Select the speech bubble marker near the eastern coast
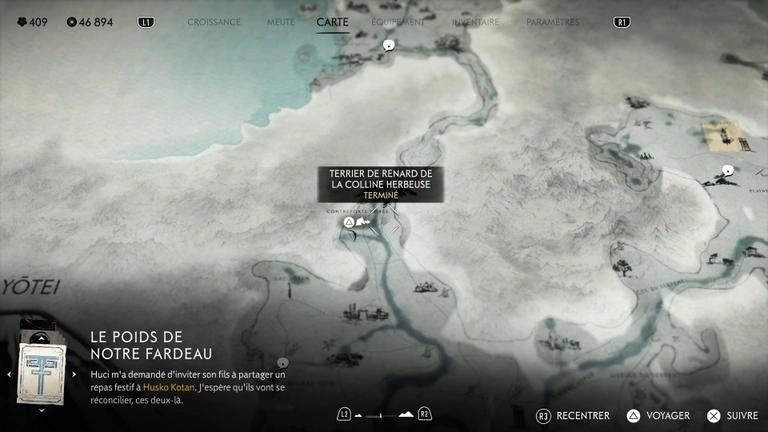 (x=728, y=171)
